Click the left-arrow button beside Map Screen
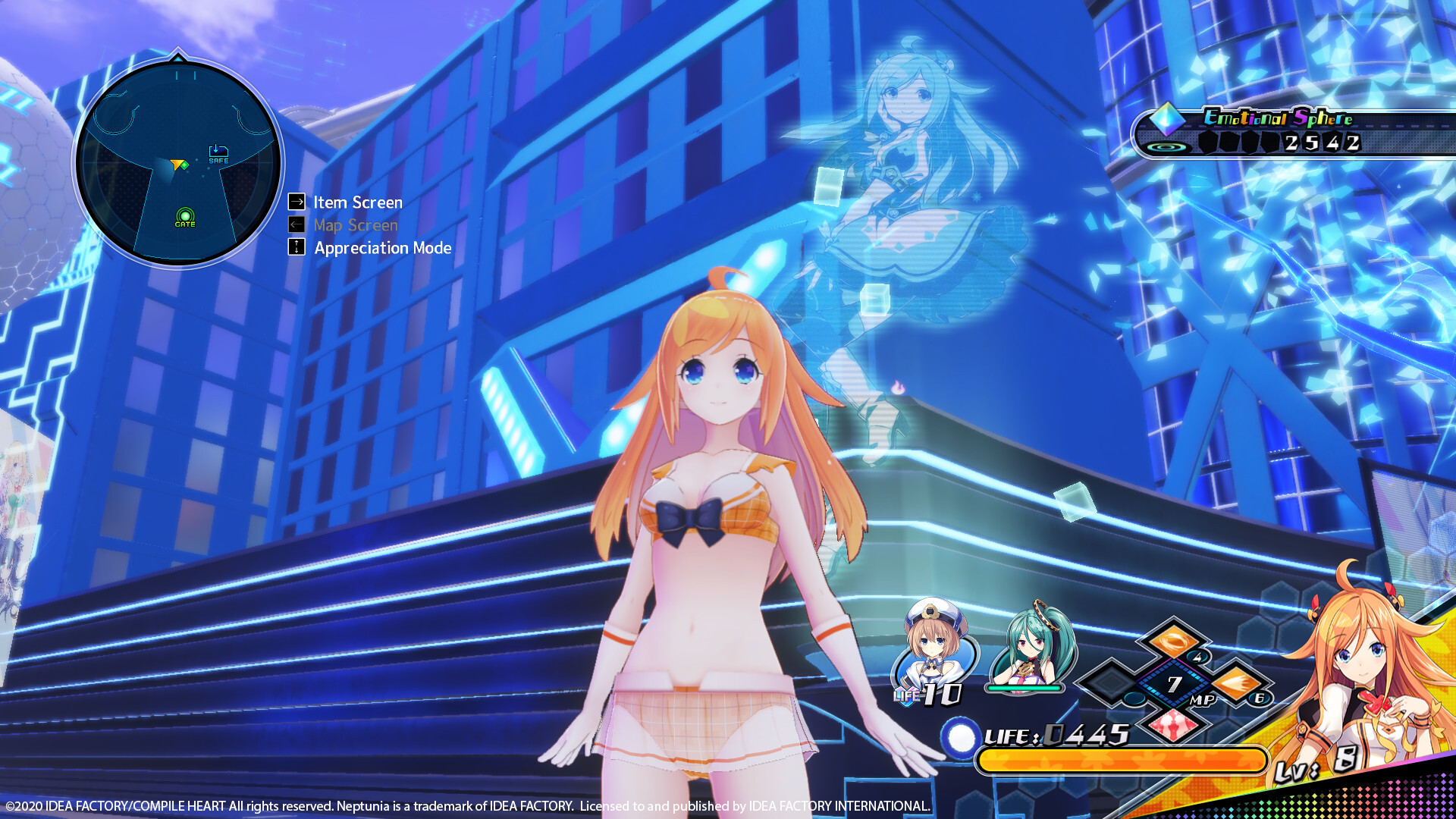 coord(296,224)
